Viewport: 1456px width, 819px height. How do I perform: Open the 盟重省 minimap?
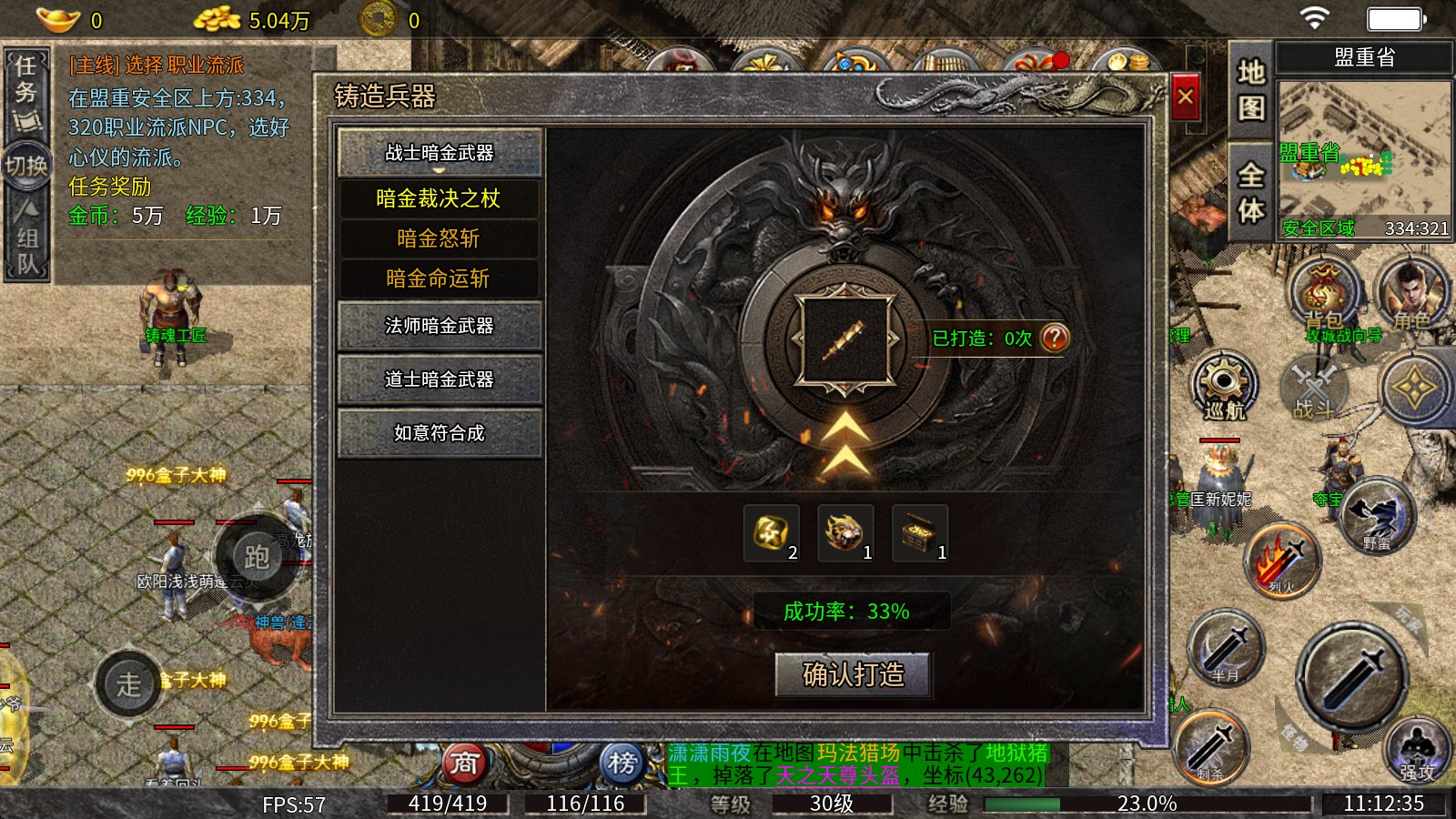(1363, 159)
